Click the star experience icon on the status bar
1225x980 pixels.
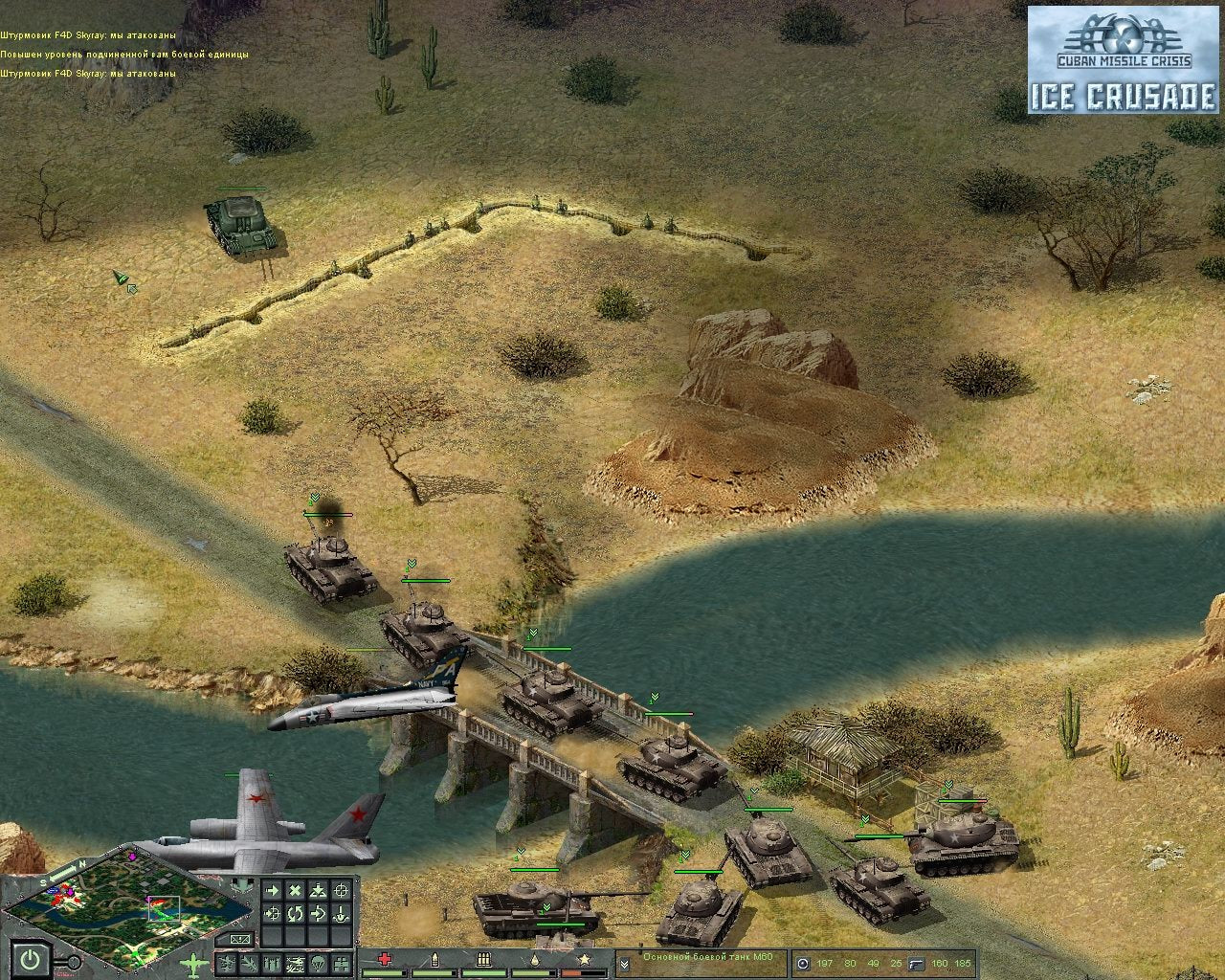coord(583,959)
